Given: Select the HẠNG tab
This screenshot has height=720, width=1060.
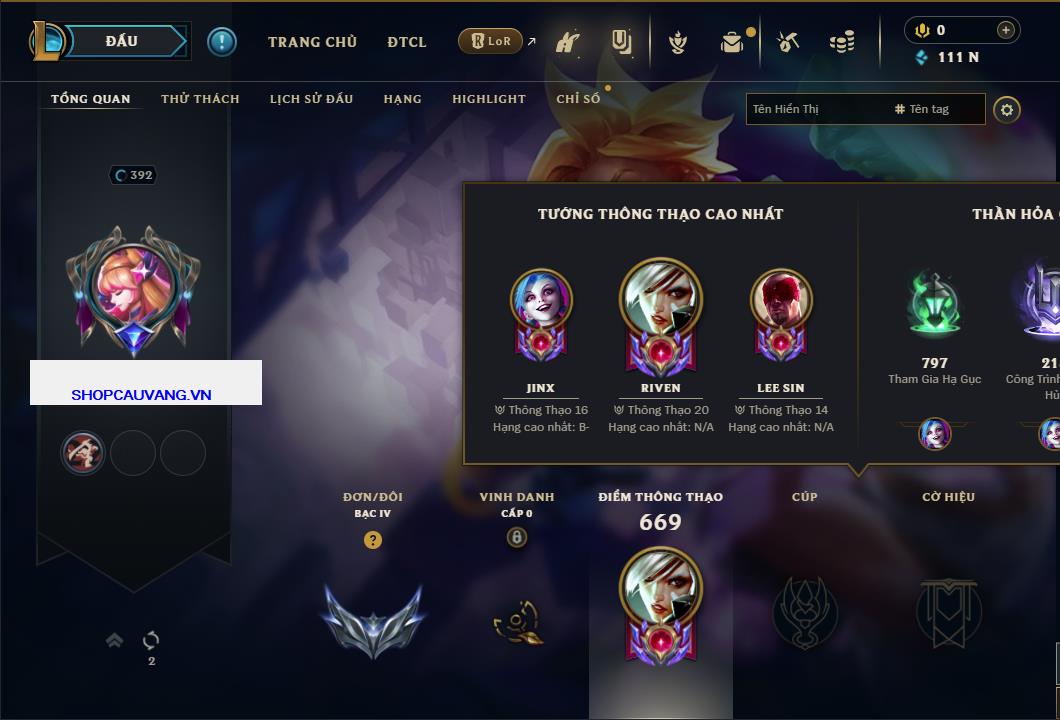Looking at the screenshot, I should pyautogui.click(x=402, y=99).
